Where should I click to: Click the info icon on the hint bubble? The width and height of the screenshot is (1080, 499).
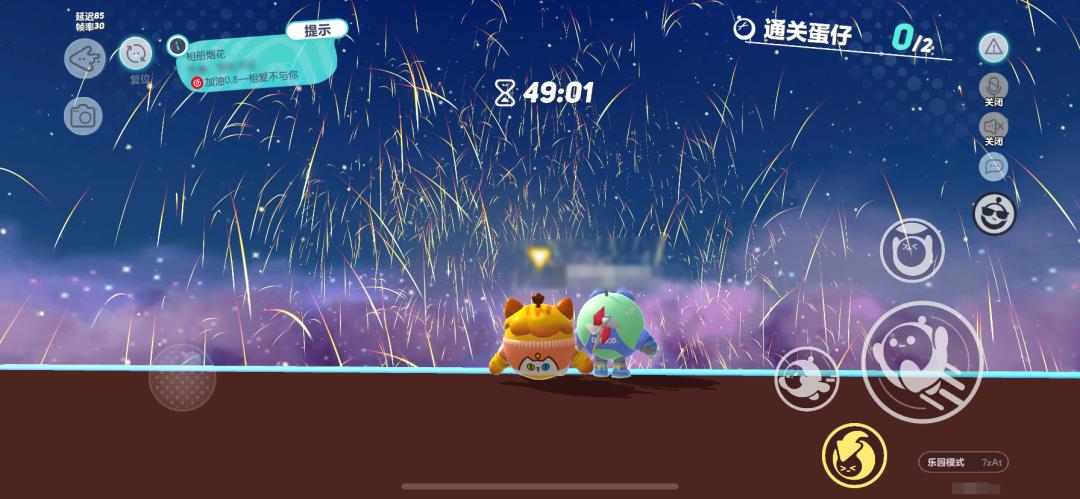point(177,45)
